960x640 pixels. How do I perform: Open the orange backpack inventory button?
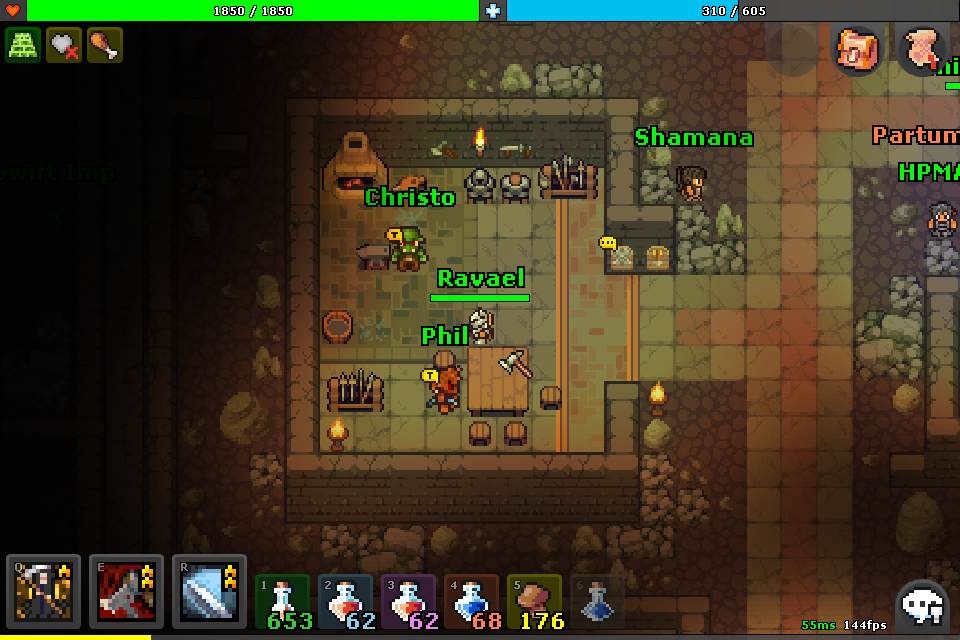858,49
